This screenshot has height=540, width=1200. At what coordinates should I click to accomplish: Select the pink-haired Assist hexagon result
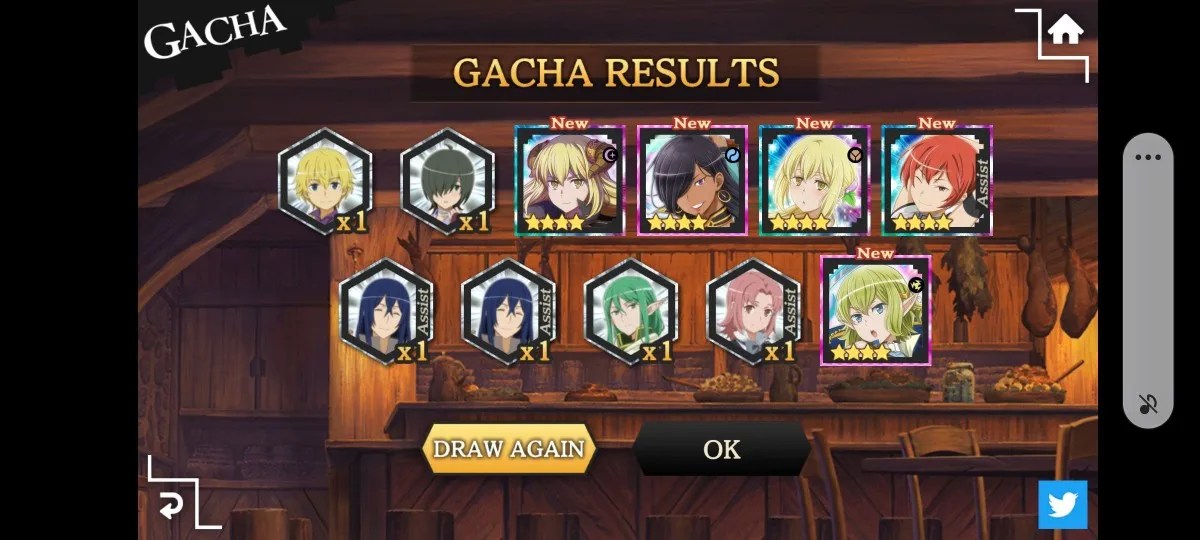click(x=753, y=312)
